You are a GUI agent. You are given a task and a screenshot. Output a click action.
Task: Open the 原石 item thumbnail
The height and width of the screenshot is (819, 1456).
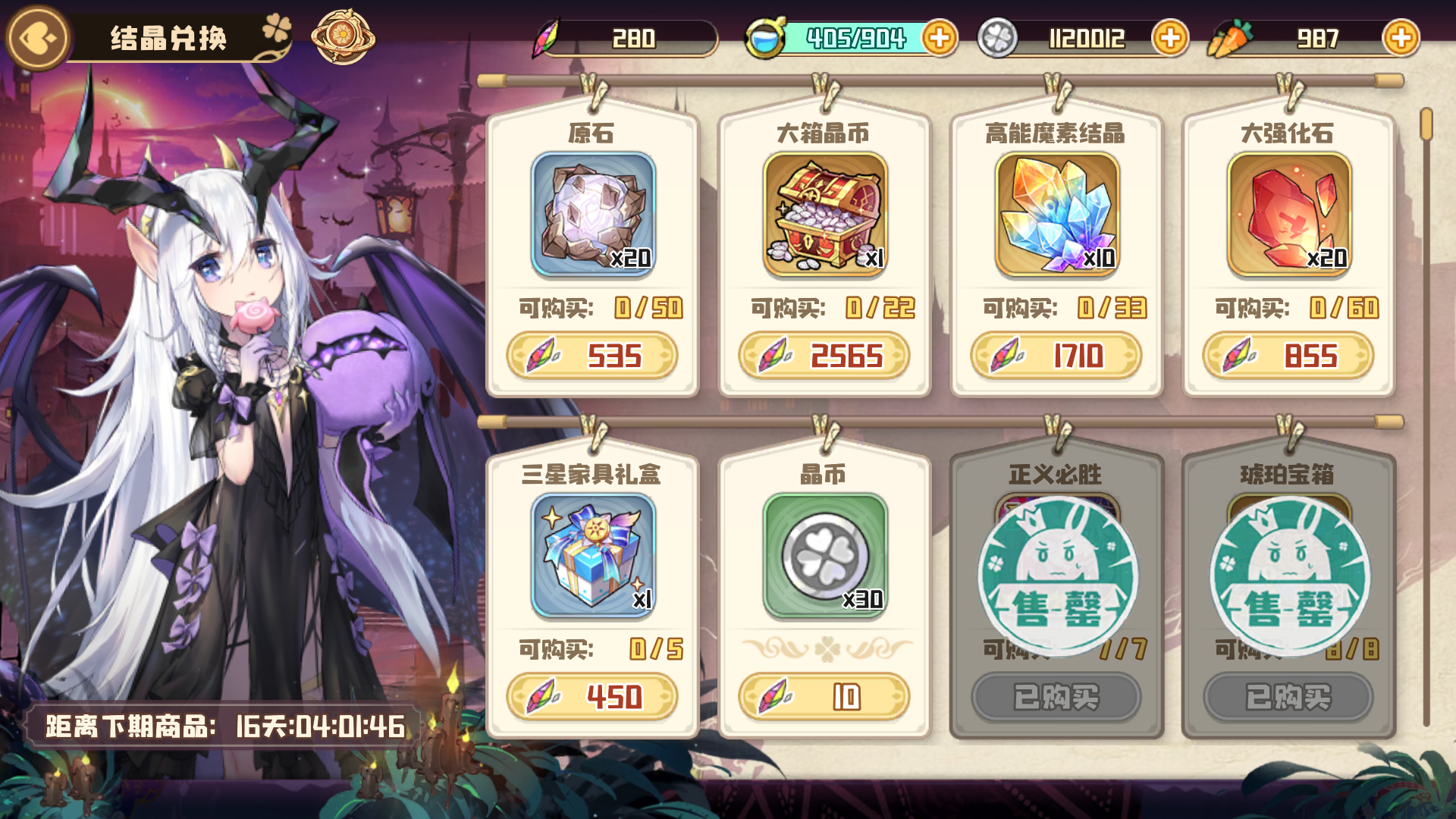point(593,216)
